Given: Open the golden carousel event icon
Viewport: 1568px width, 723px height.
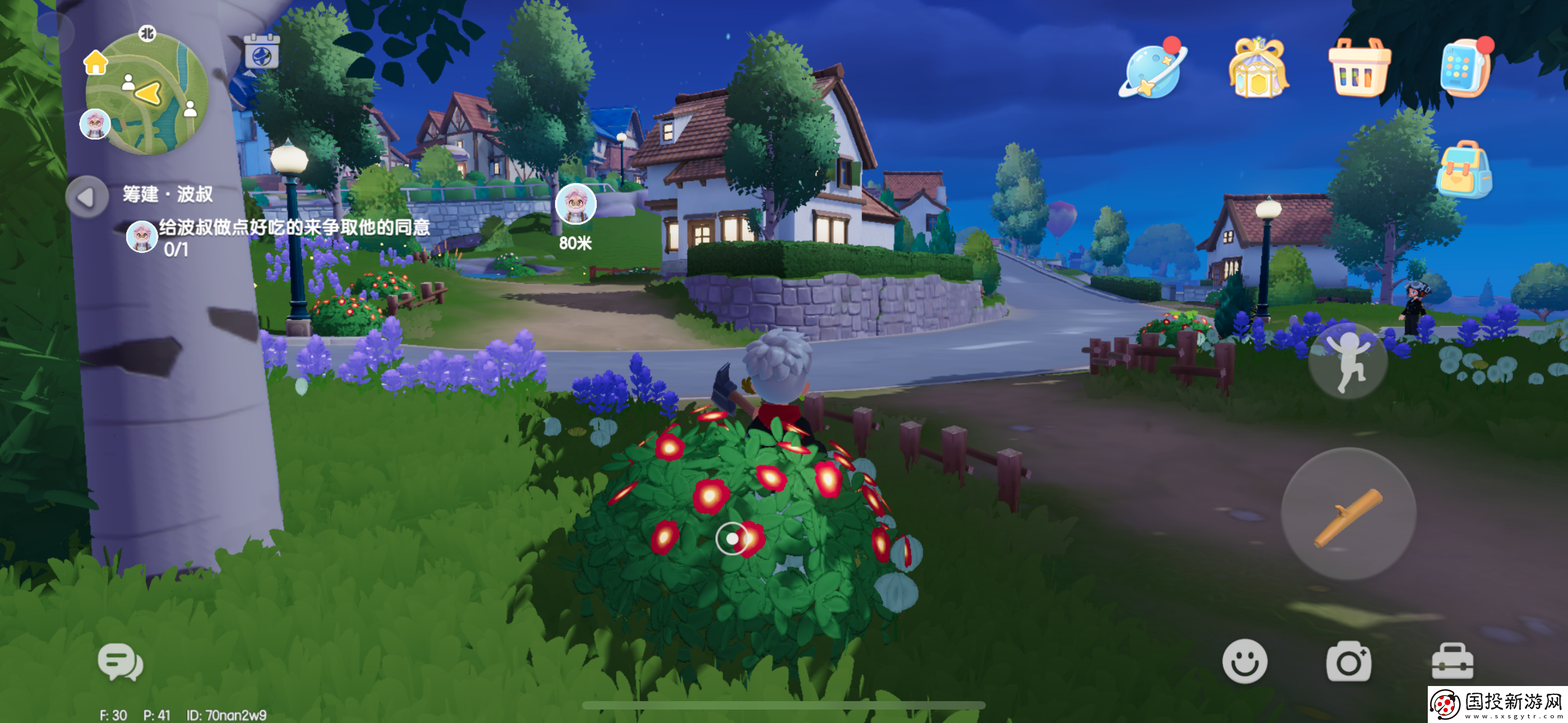Looking at the screenshot, I should (1258, 68).
